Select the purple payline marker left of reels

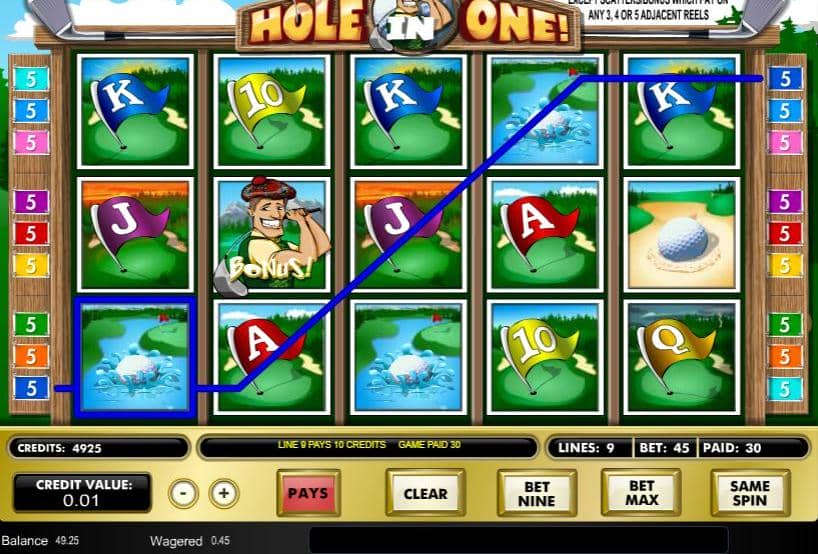[31, 201]
